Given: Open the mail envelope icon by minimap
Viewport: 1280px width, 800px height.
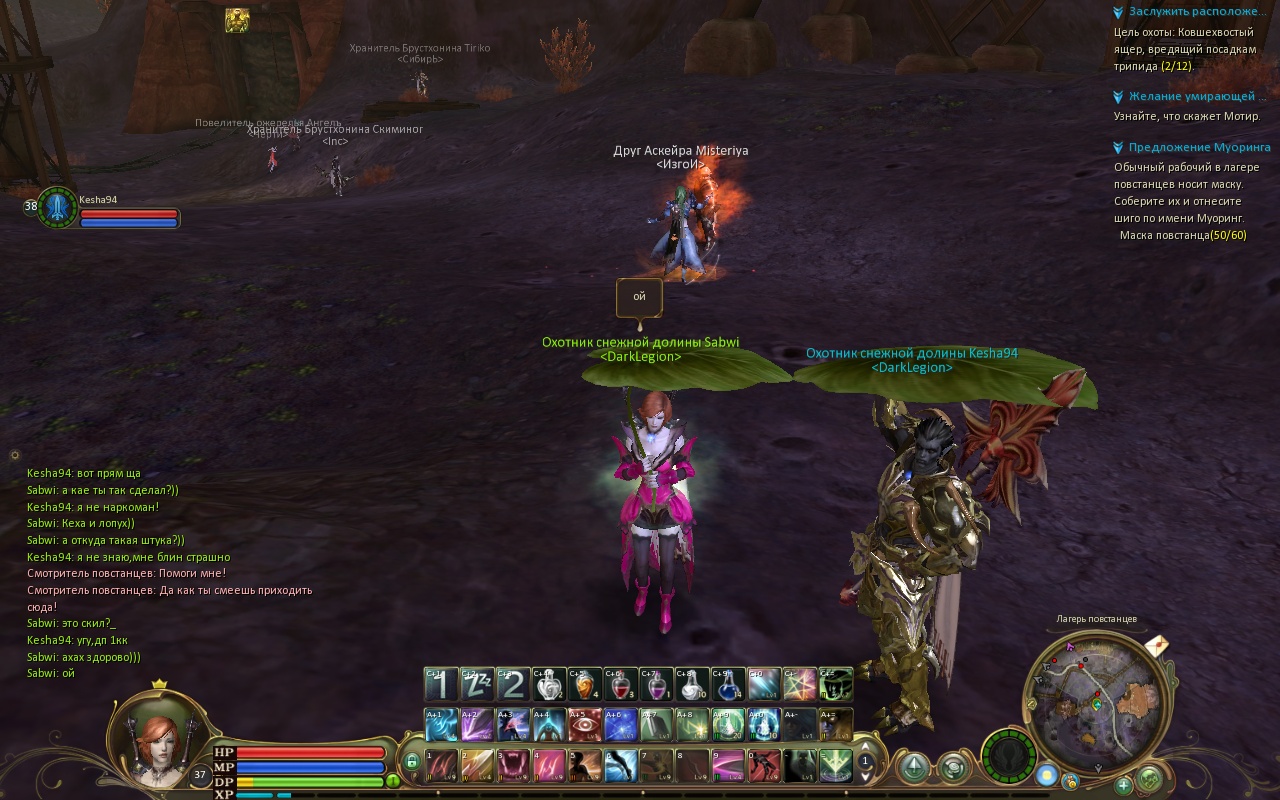Looking at the screenshot, I should click(x=1157, y=645).
